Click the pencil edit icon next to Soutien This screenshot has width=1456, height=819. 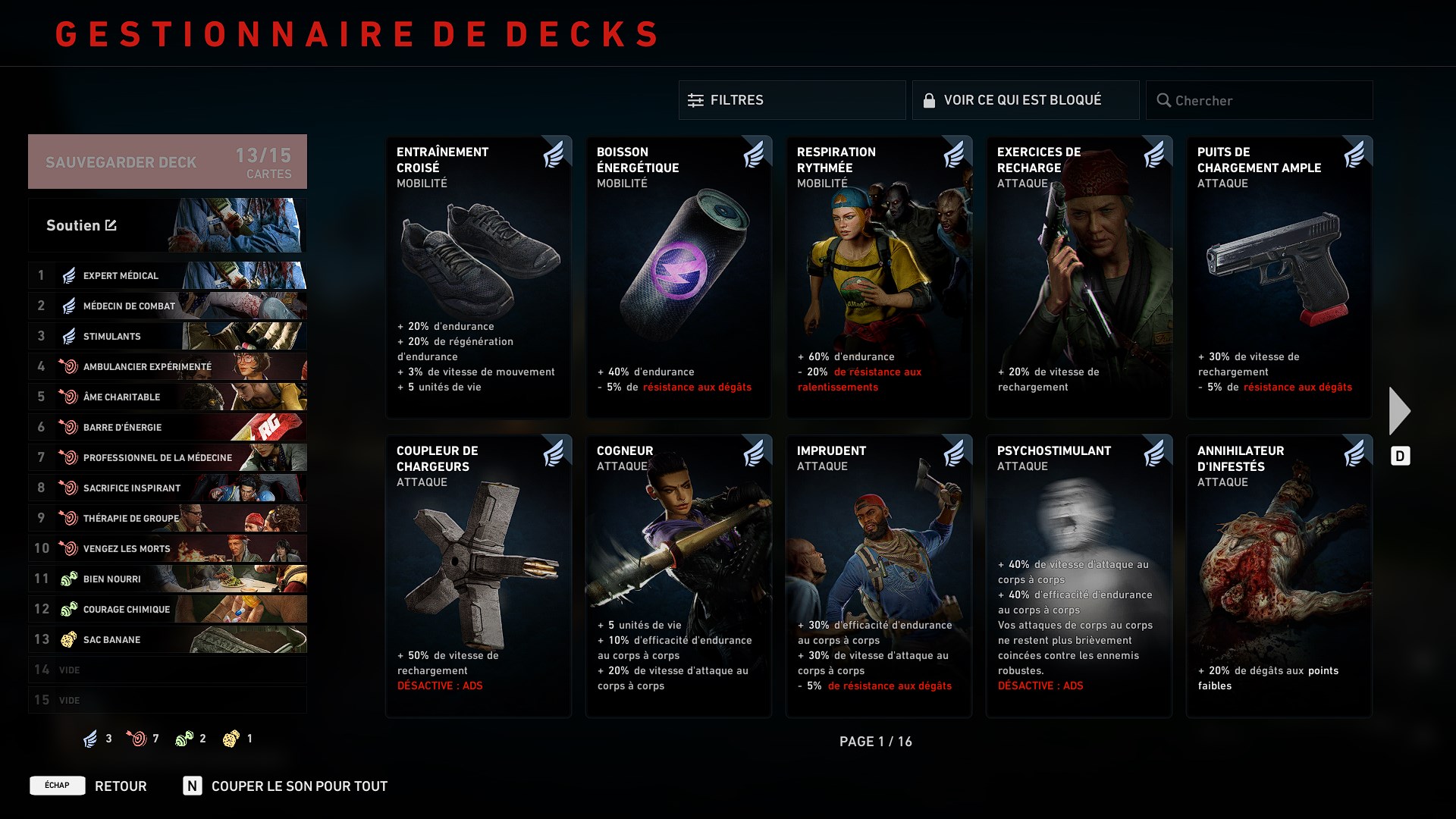click(x=111, y=225)
